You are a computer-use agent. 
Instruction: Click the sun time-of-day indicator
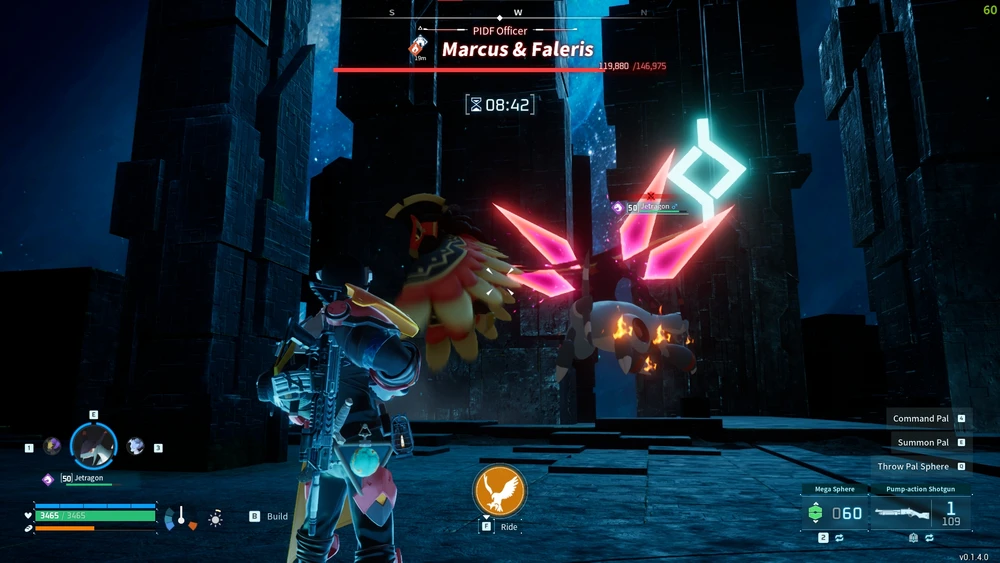(x=215, y=518)
